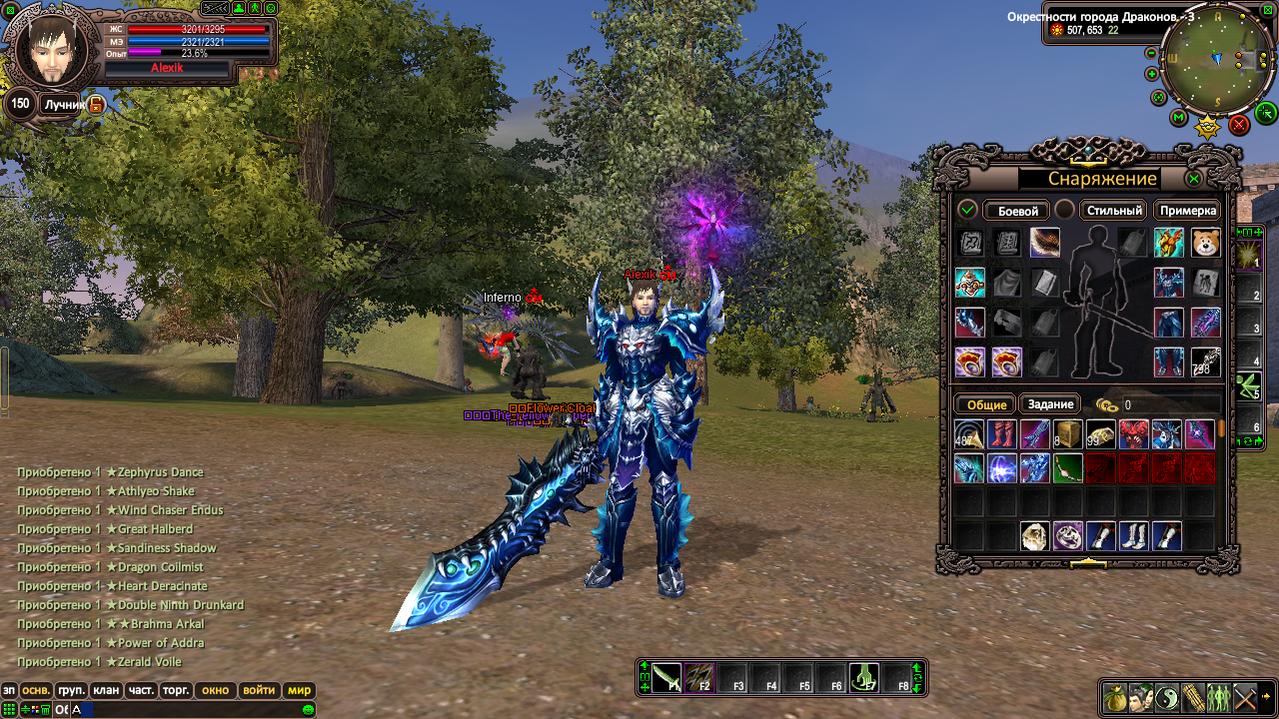Select the golden chest inventory item
This screenshot has width=1279, height=719.
point(1067,434)
